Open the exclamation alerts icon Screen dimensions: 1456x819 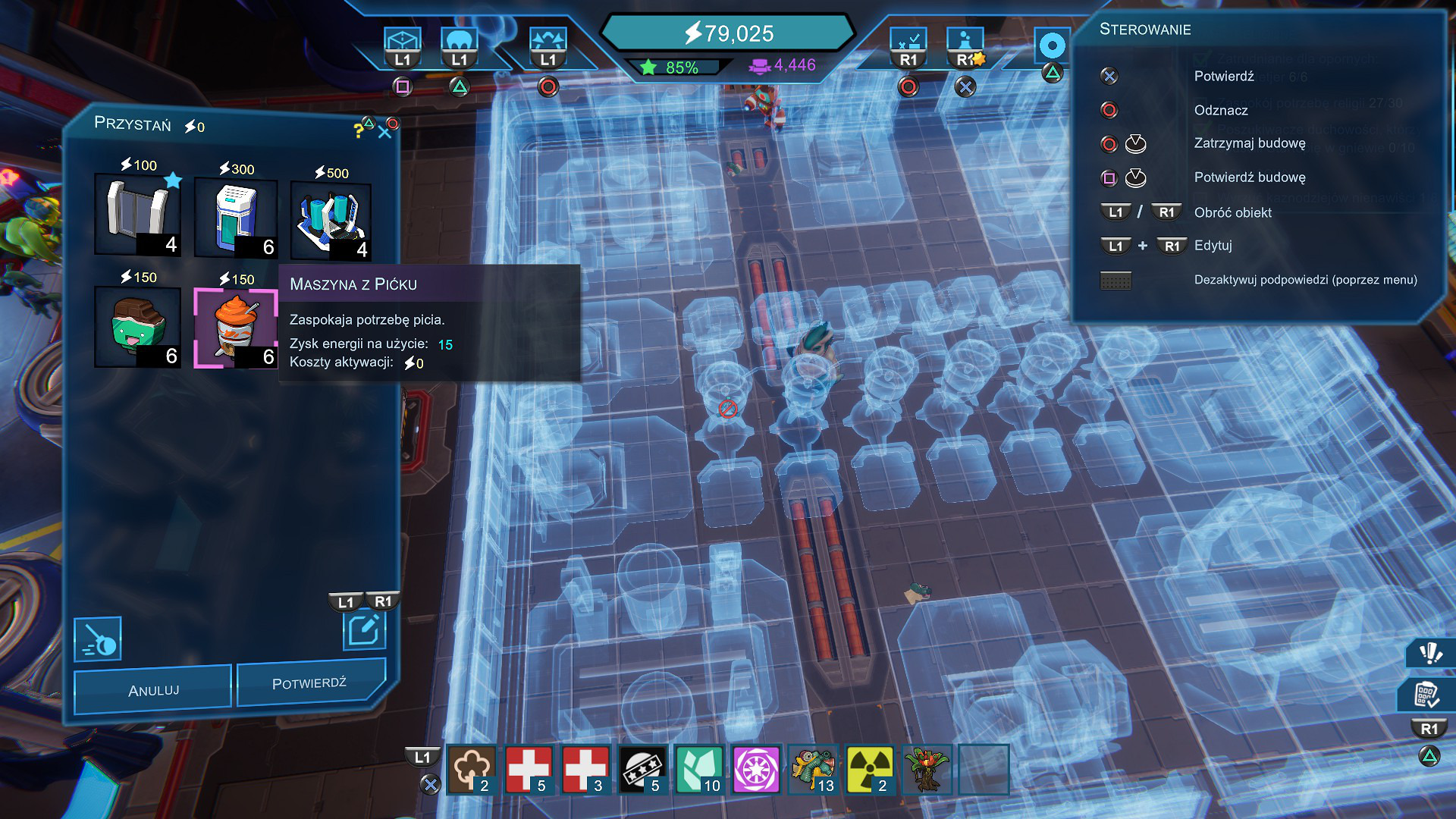point(1430,653)
